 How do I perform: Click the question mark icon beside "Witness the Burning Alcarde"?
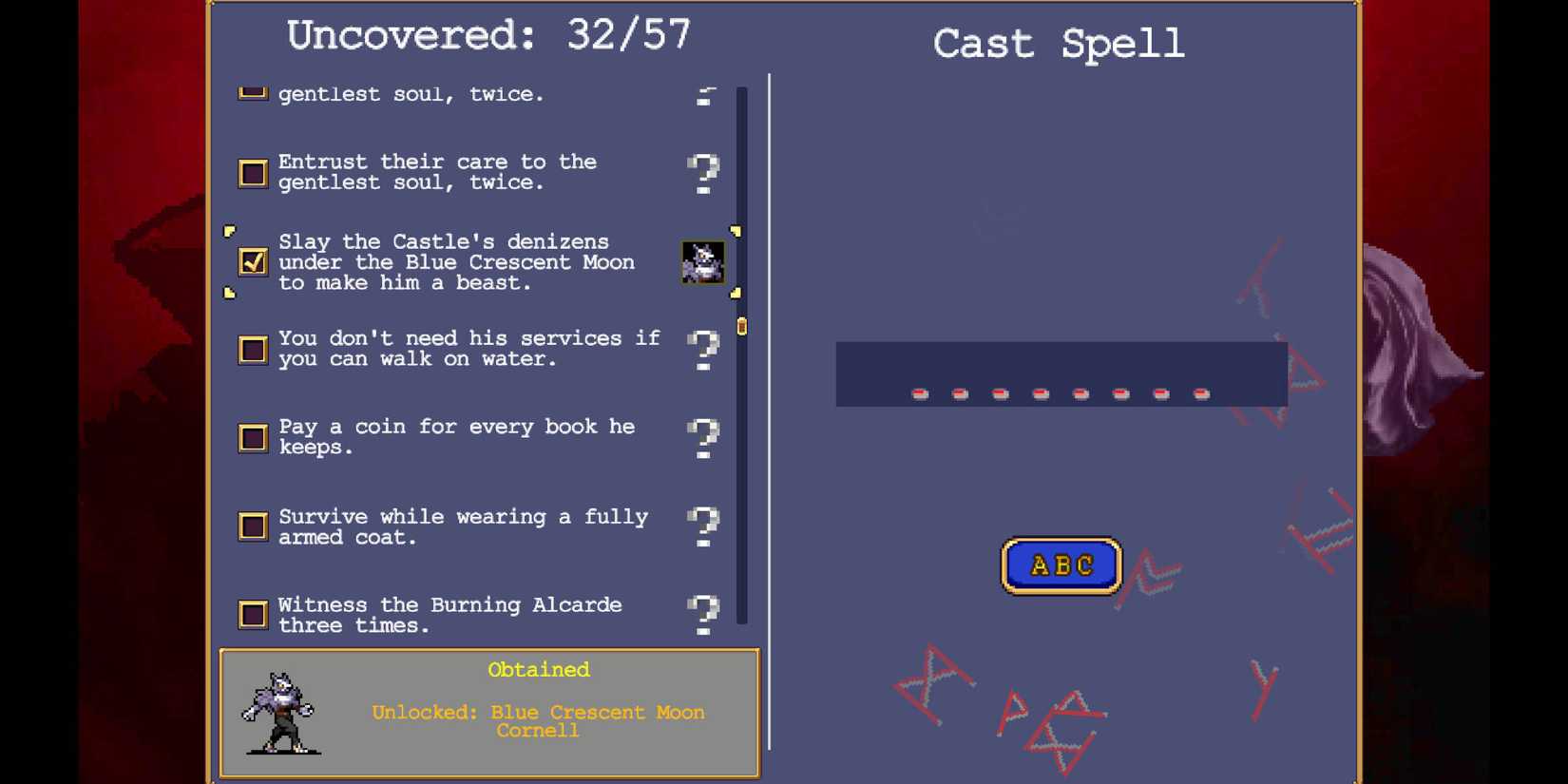703,616
